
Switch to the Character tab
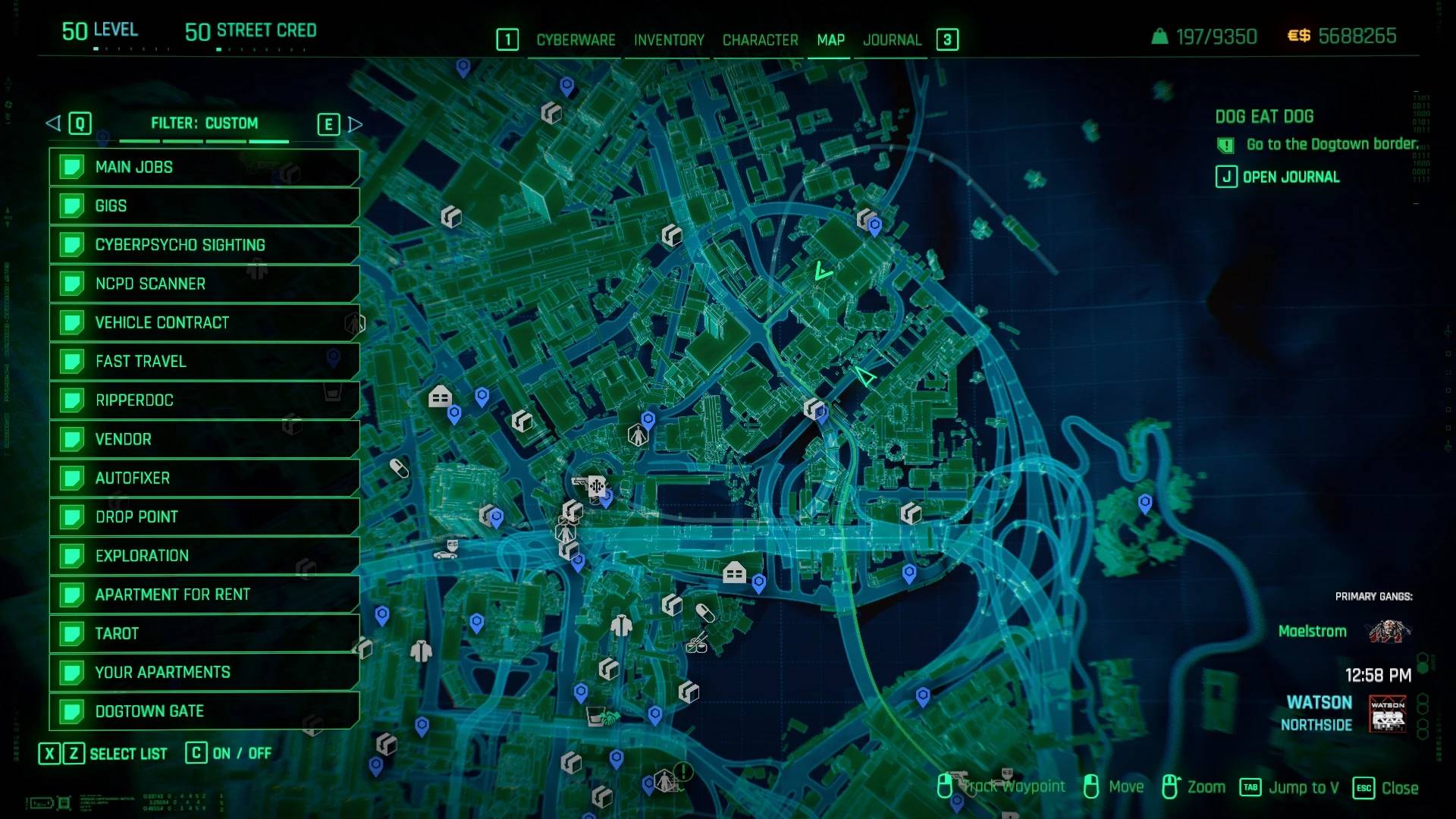(x=760, y=40)
